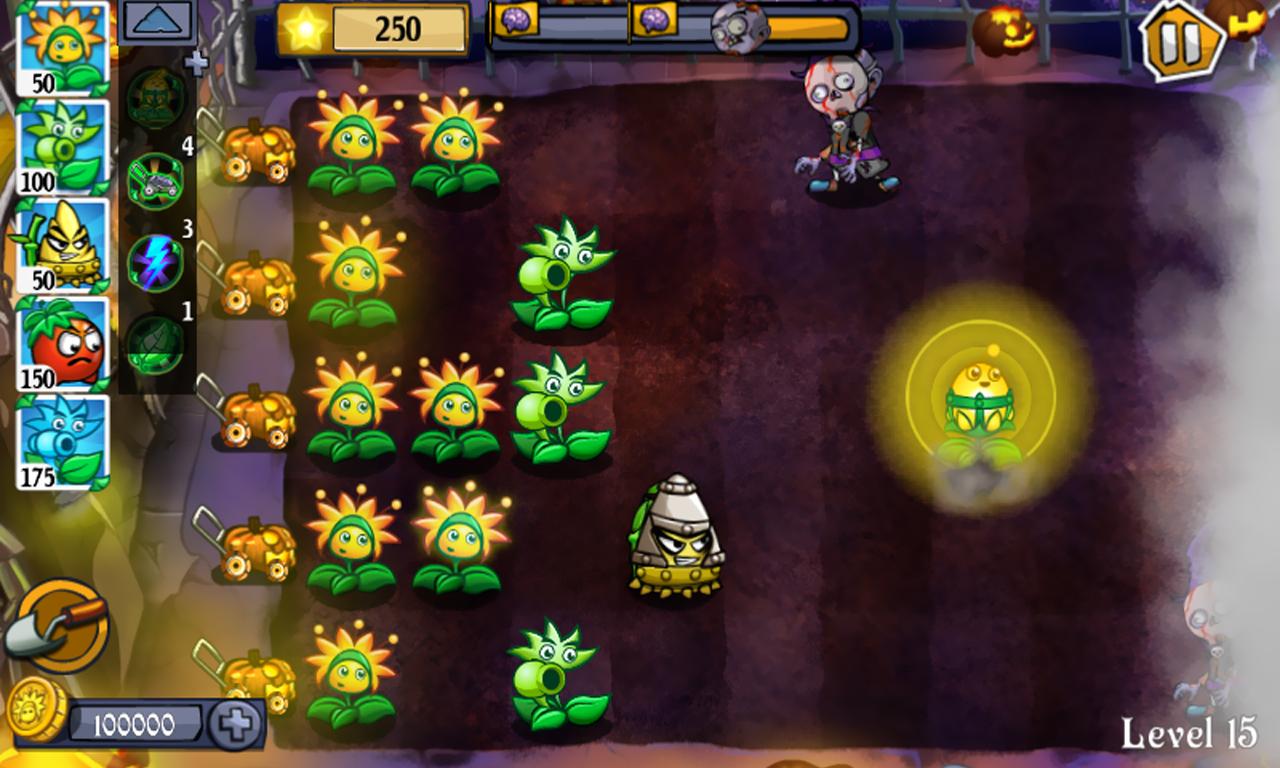
Task: Collapse the seed selection panel arrow
Action: (155, 18)
